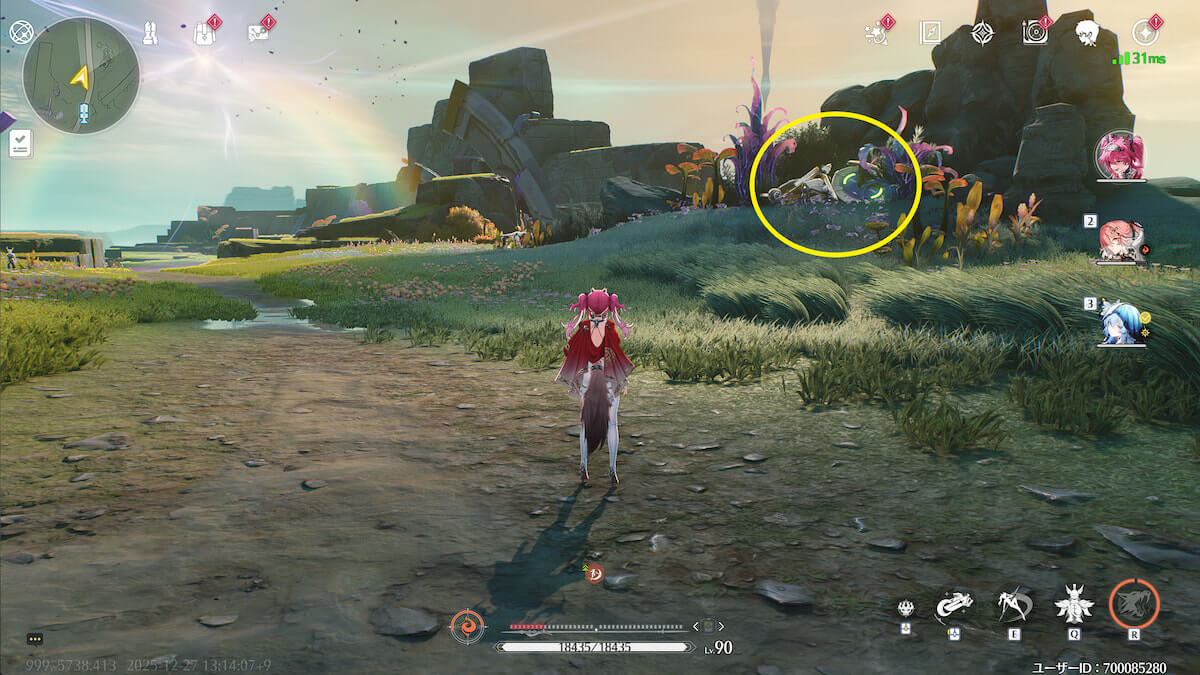This screenshot has width=1200, height=675.
Task: Use the dancer slash E skill
Action: coord(1014,604)
